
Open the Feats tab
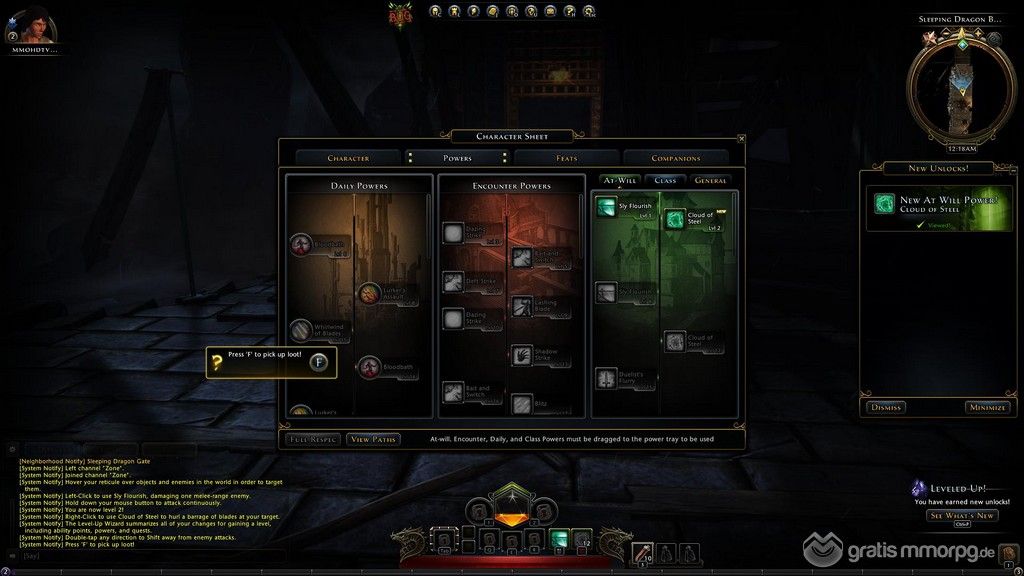567,158
